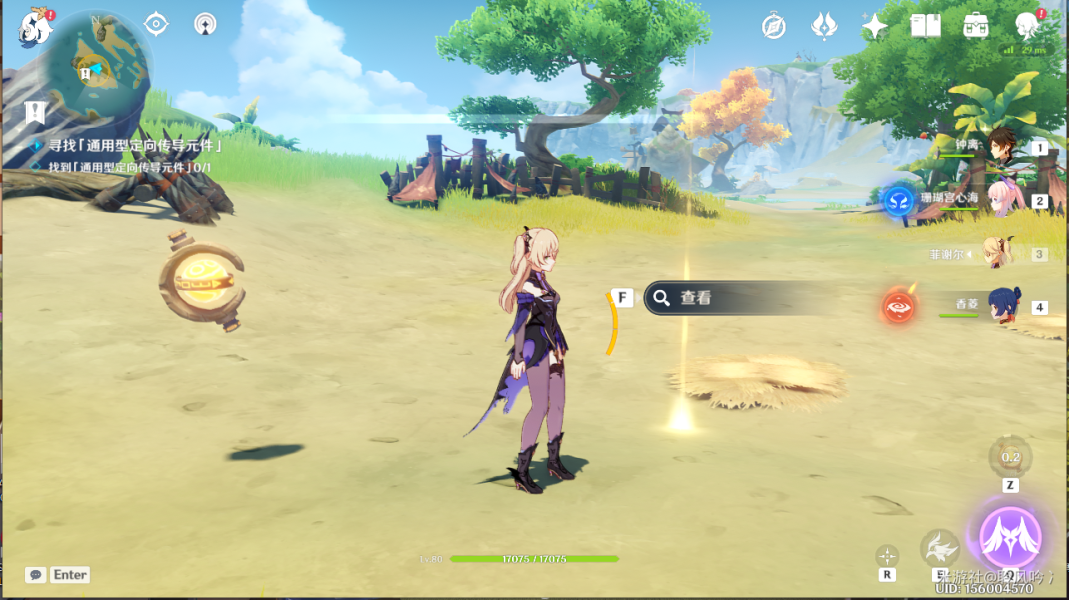The width and height of the screenshot is (1069, 600).
Task: Open the compass events icon
Action: (773, 26)
